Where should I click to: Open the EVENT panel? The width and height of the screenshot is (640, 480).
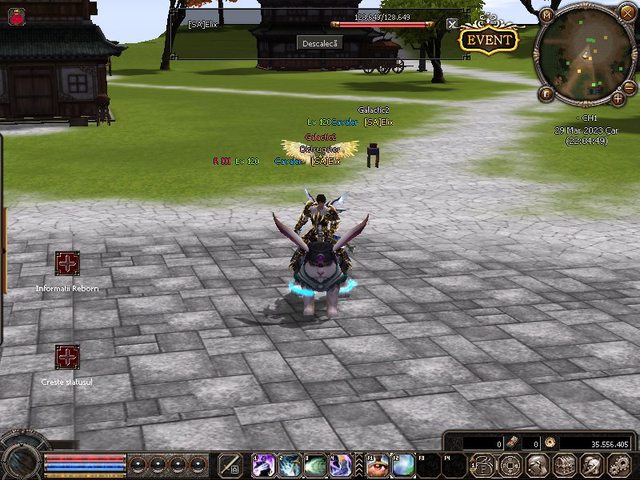tap(488, 40)
